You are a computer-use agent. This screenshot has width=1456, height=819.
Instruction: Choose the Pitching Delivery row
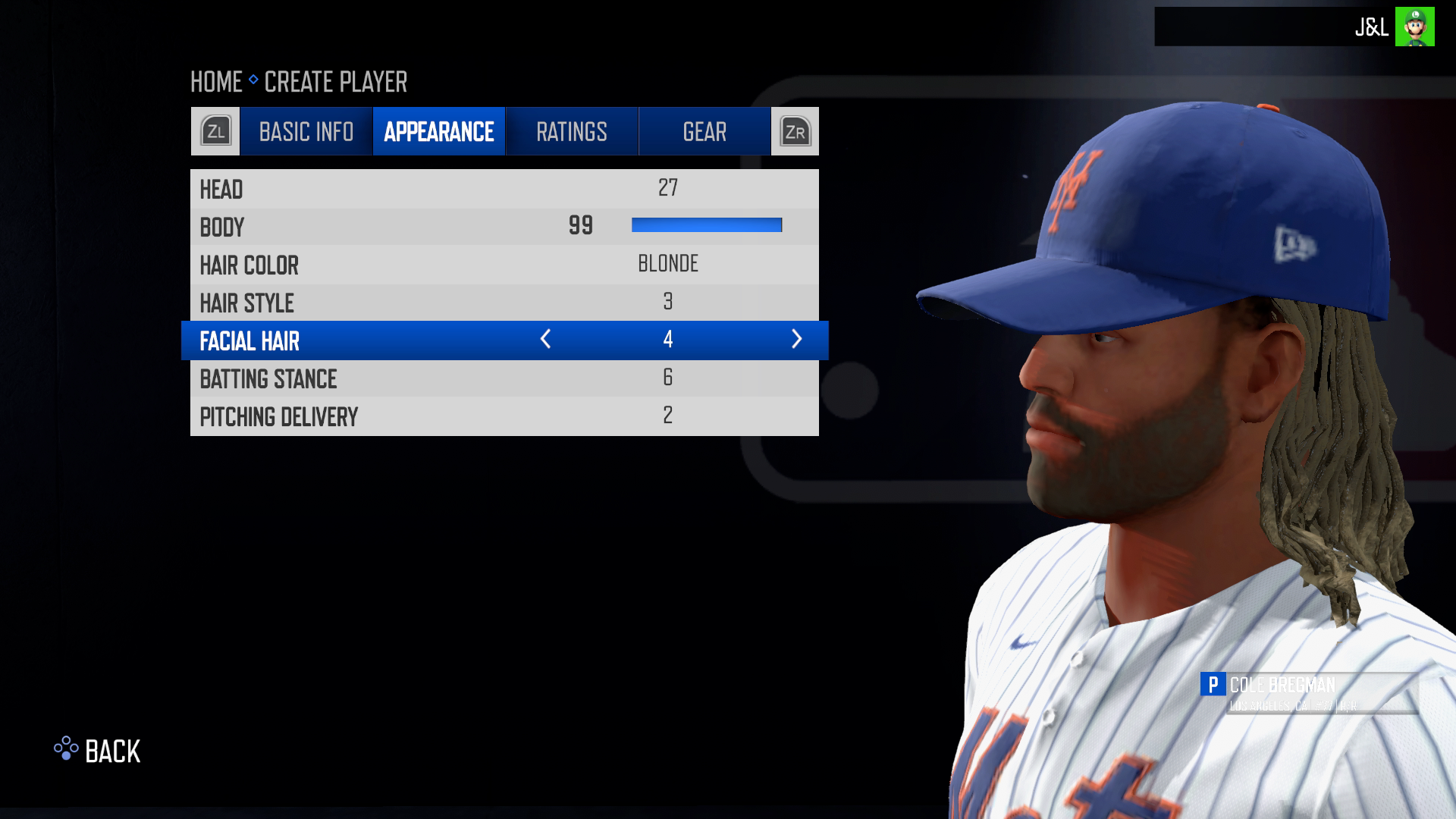coord(504,416)
